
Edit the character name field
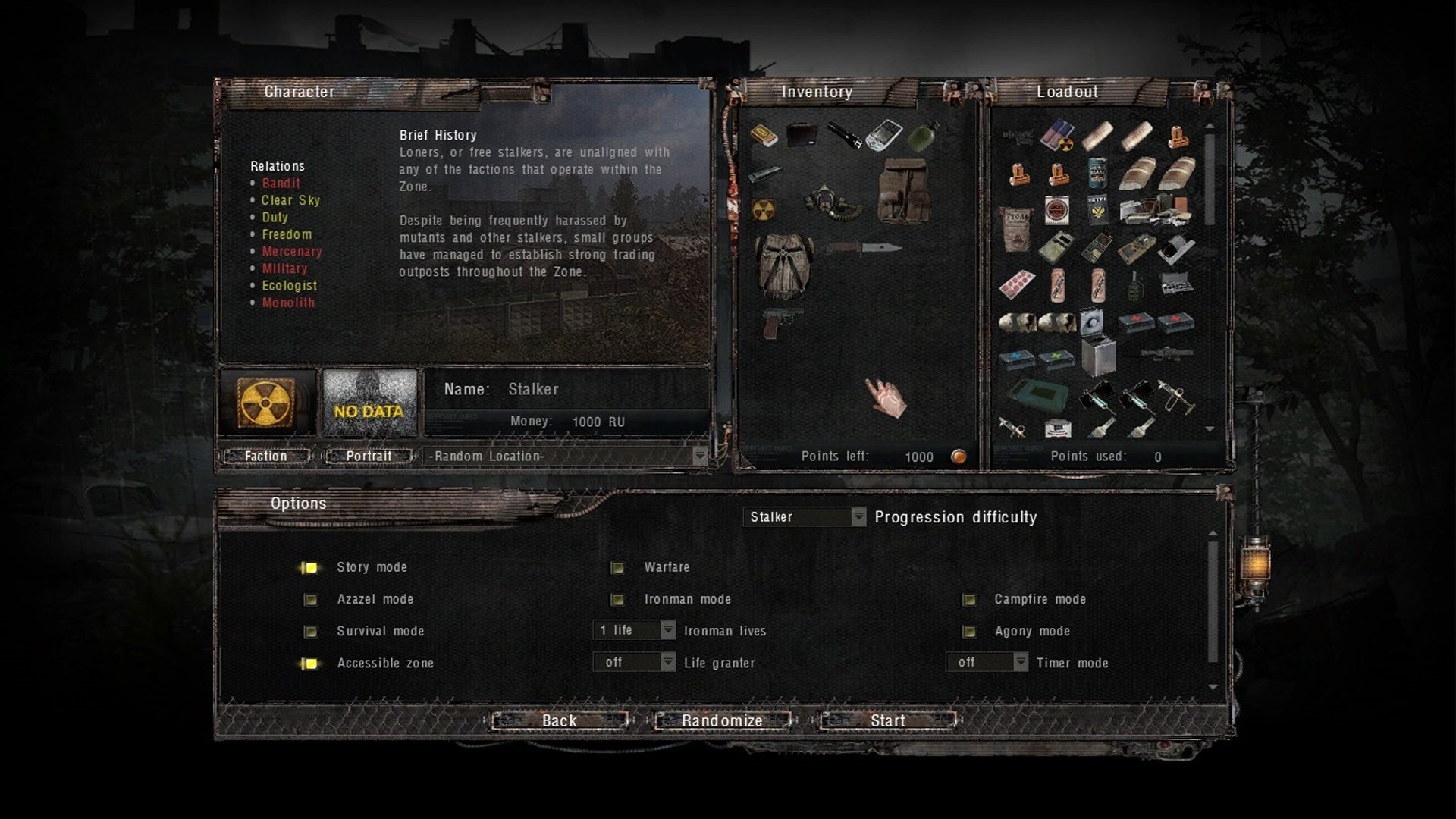(569, 389)
